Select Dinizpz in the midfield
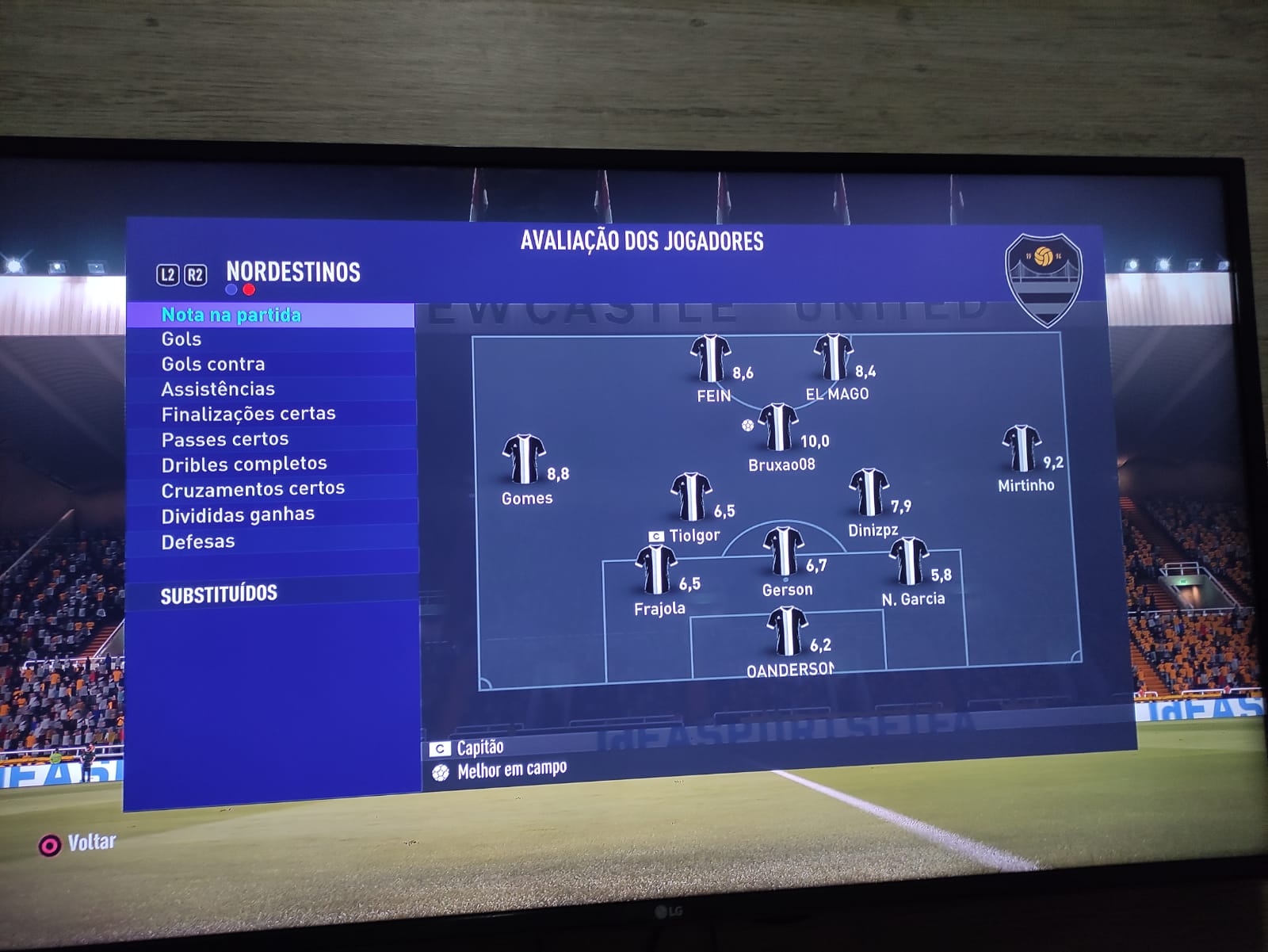This screenshot has width=1268, height=952. tap(869, 492)
